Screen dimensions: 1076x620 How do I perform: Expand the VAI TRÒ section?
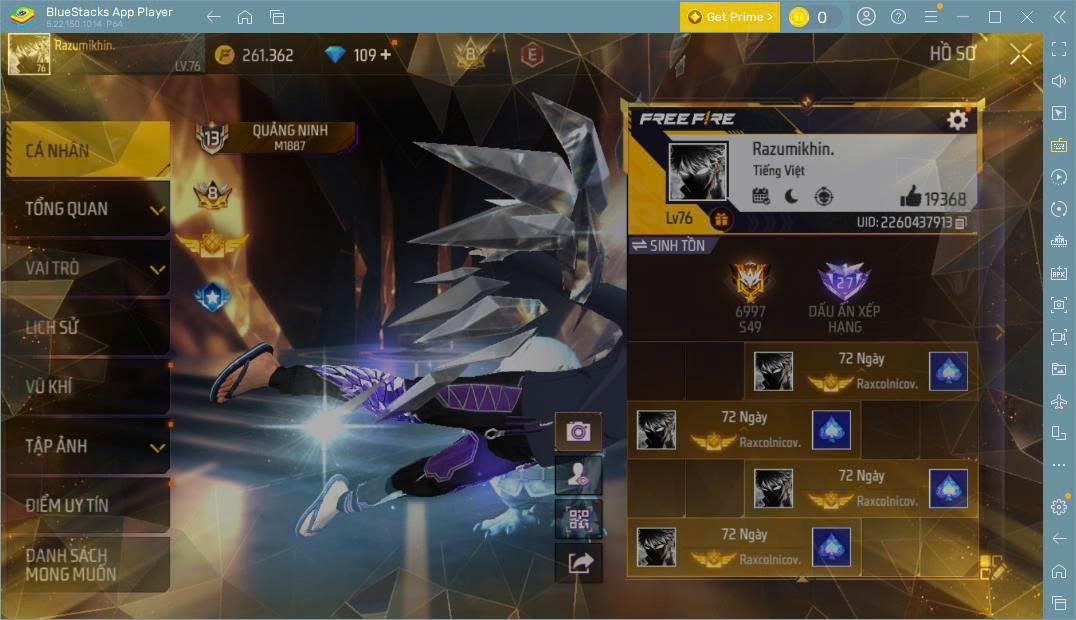[x=86, y=268]
